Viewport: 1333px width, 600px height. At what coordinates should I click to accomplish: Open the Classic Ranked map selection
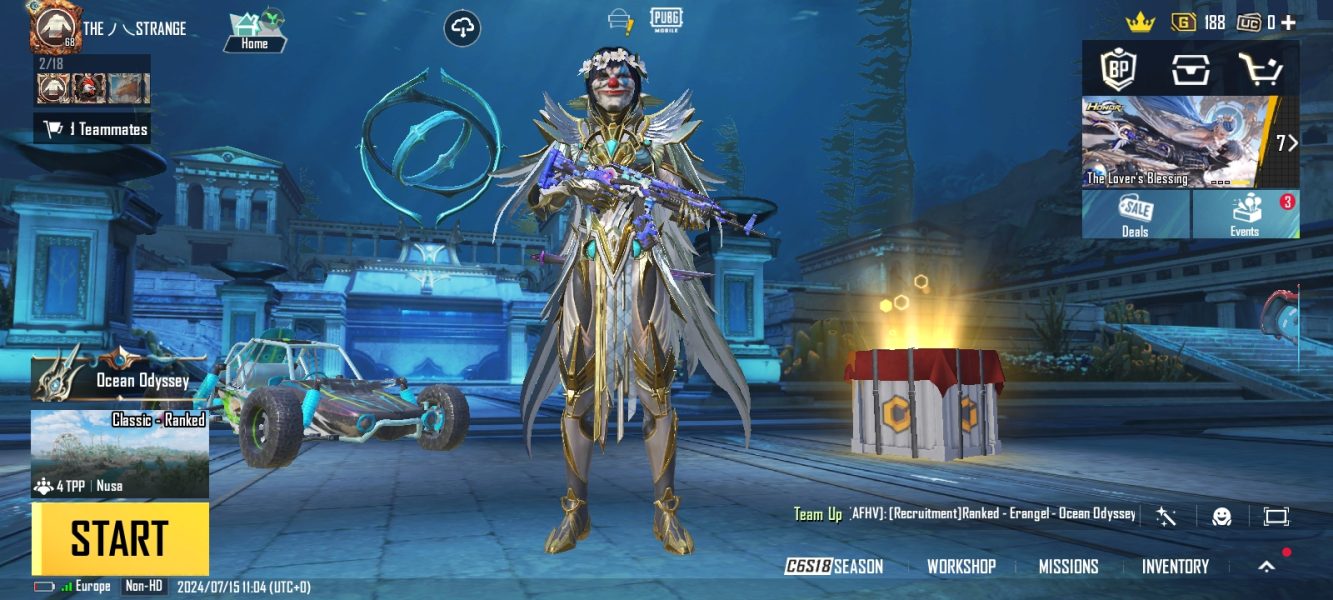click(x=120, y=453)
